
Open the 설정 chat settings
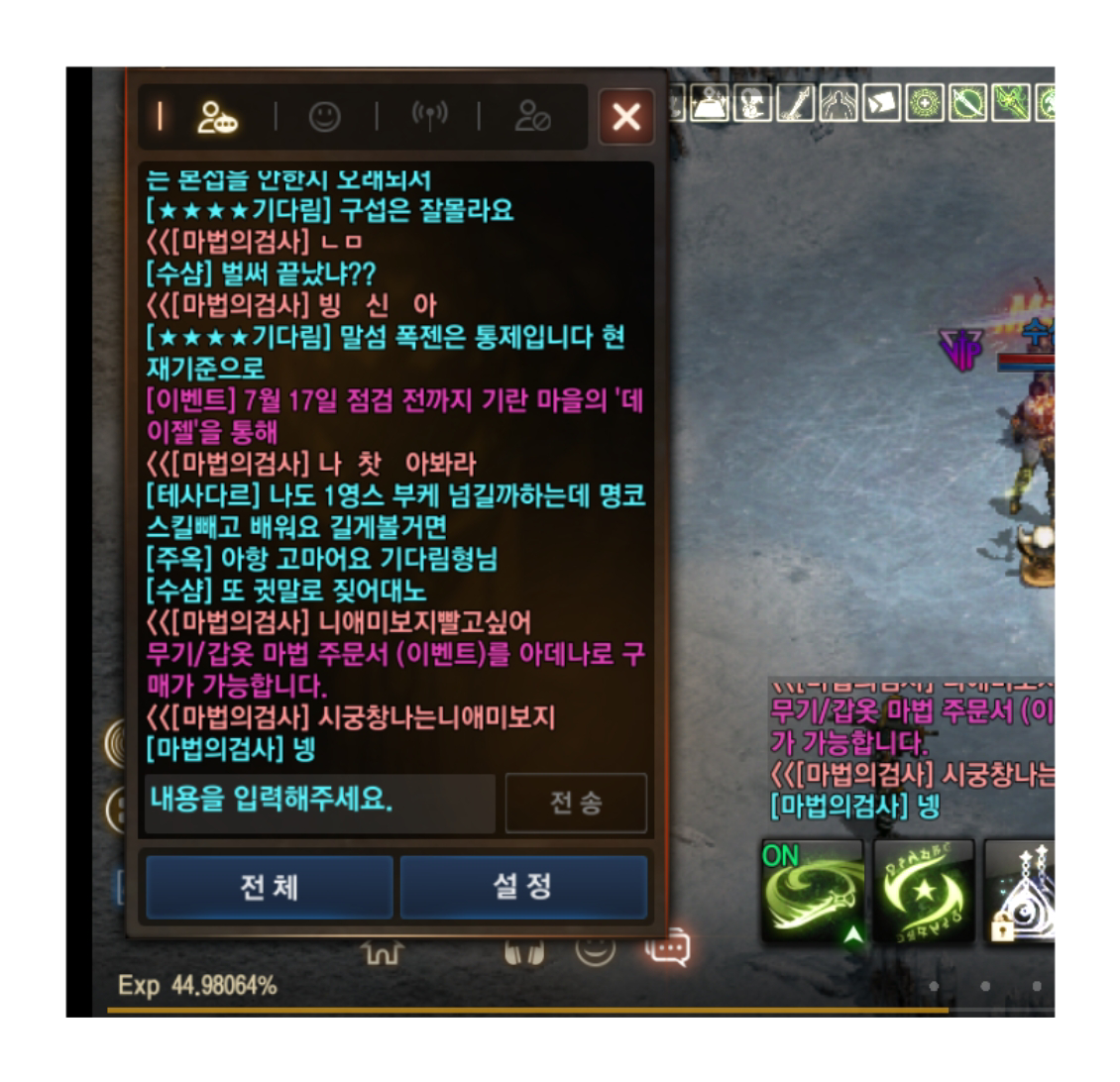(522, 887)
